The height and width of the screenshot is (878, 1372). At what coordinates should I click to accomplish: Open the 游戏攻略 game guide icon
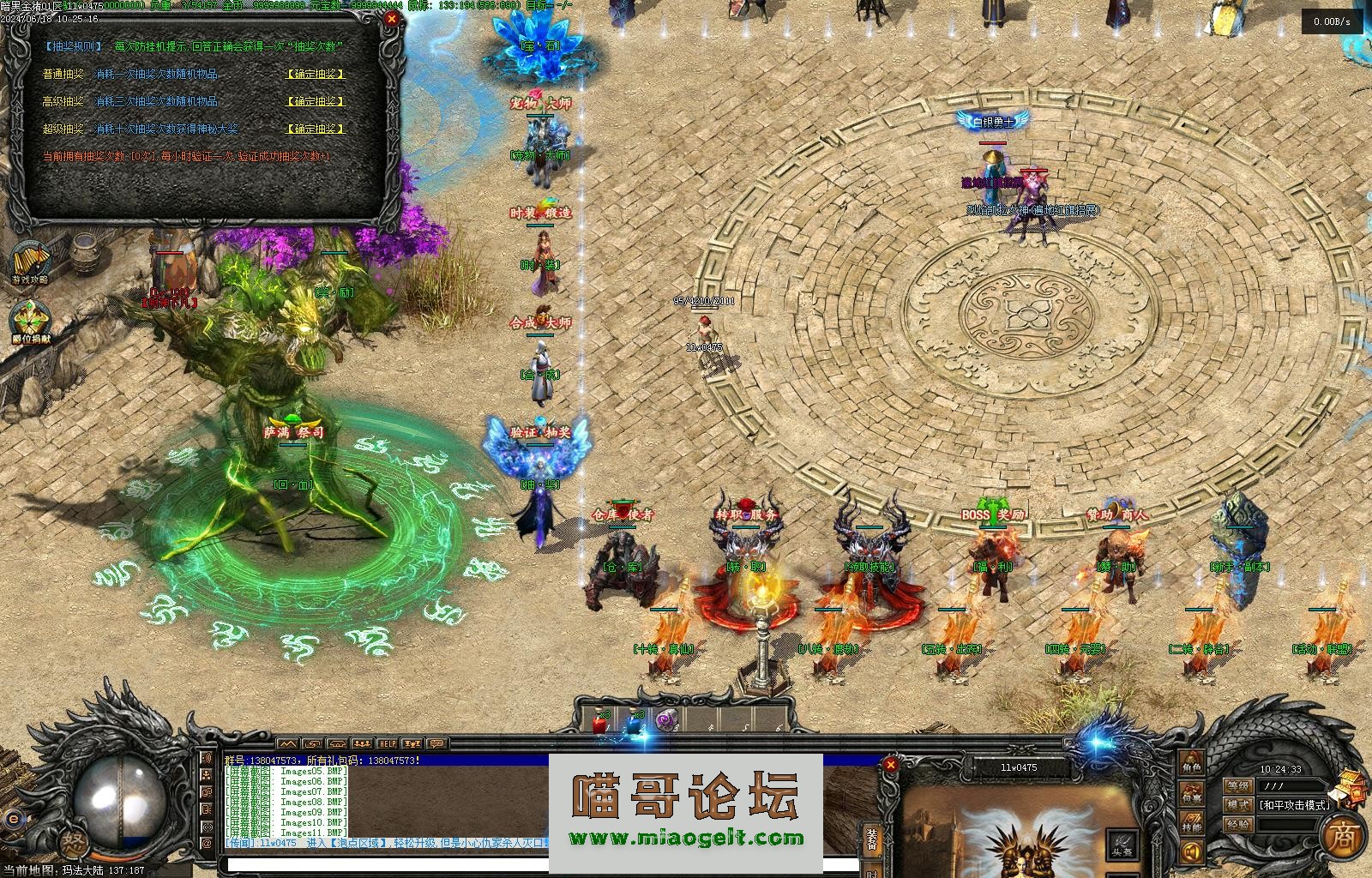pyautogui.click(x=29, y=261)
